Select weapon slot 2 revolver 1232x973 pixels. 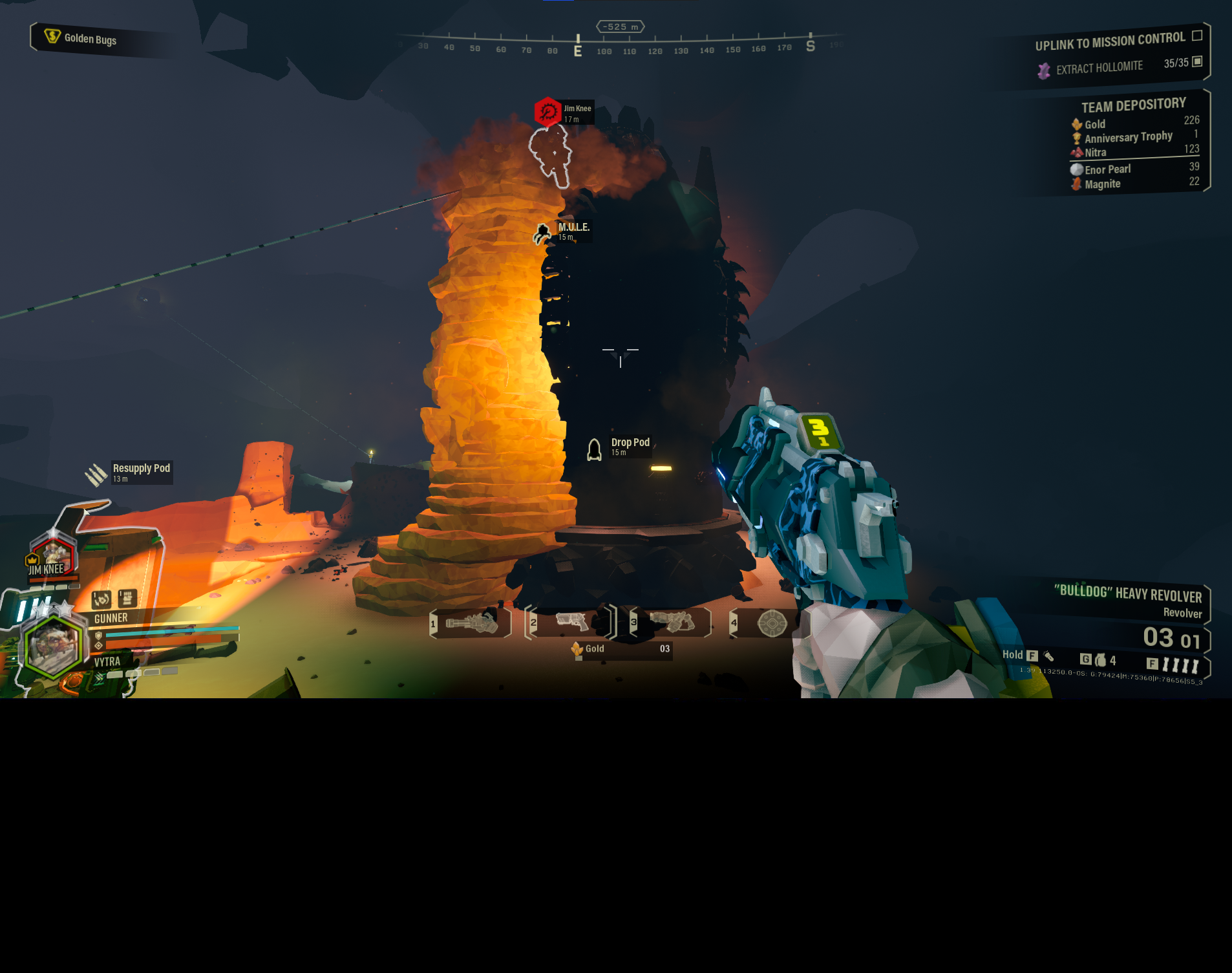pos(571,623)
